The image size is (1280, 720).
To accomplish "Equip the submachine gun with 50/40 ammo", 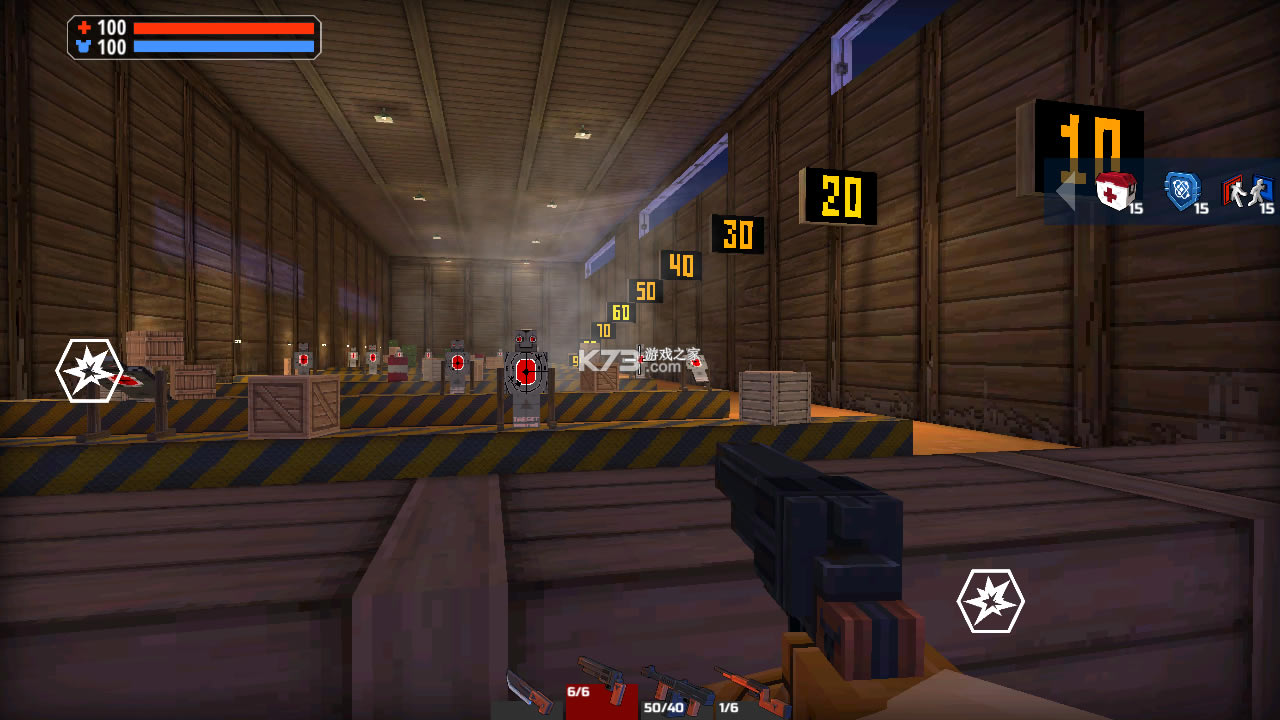I will click(x=674, y=692).
